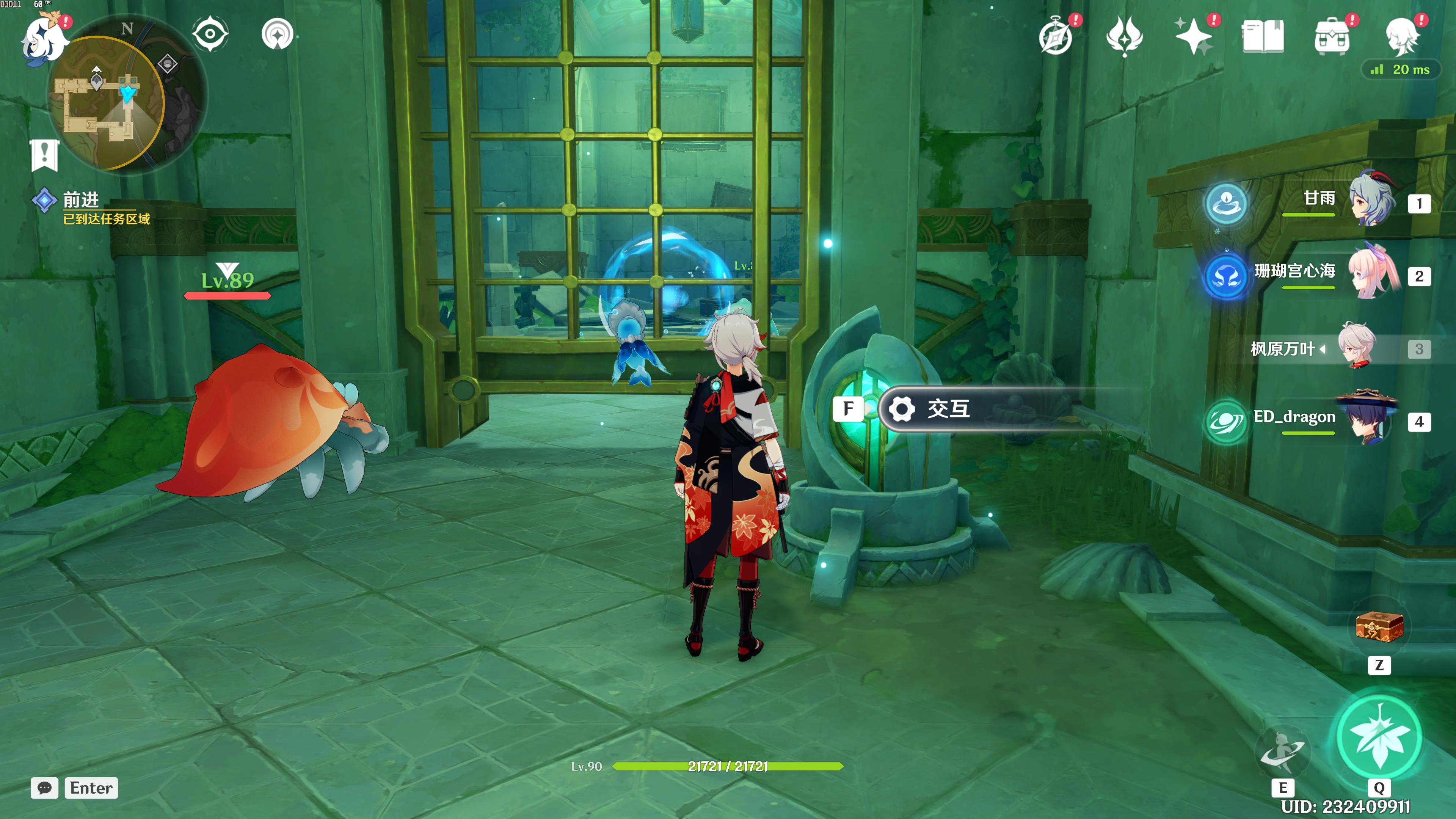Open the quest exclamation banner icon

coord(44,154)
